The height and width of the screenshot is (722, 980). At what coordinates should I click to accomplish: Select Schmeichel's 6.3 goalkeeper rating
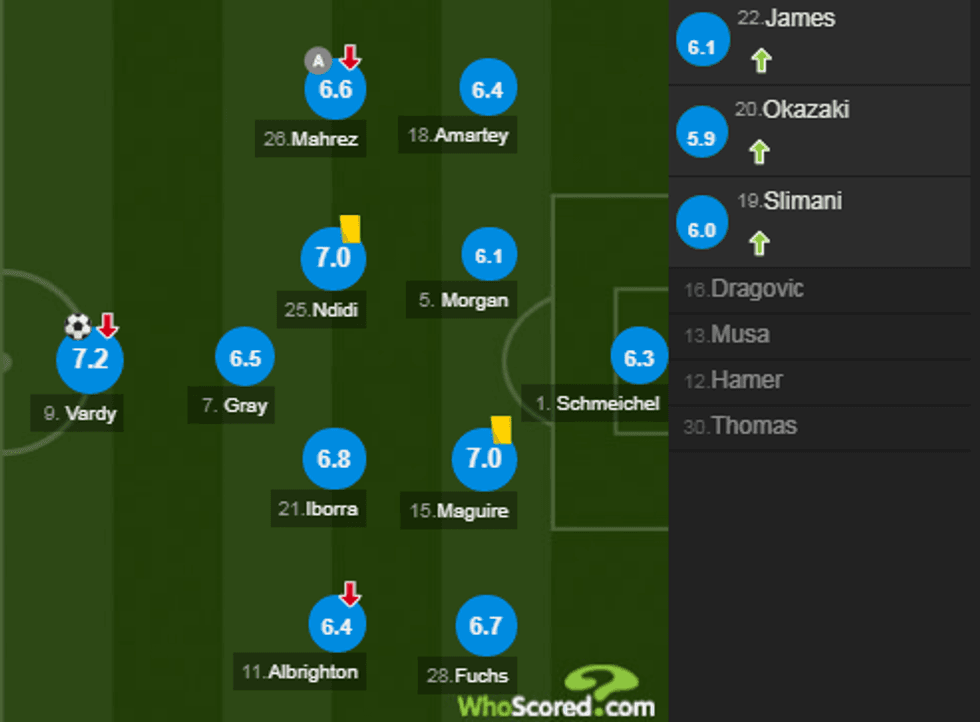638,358
